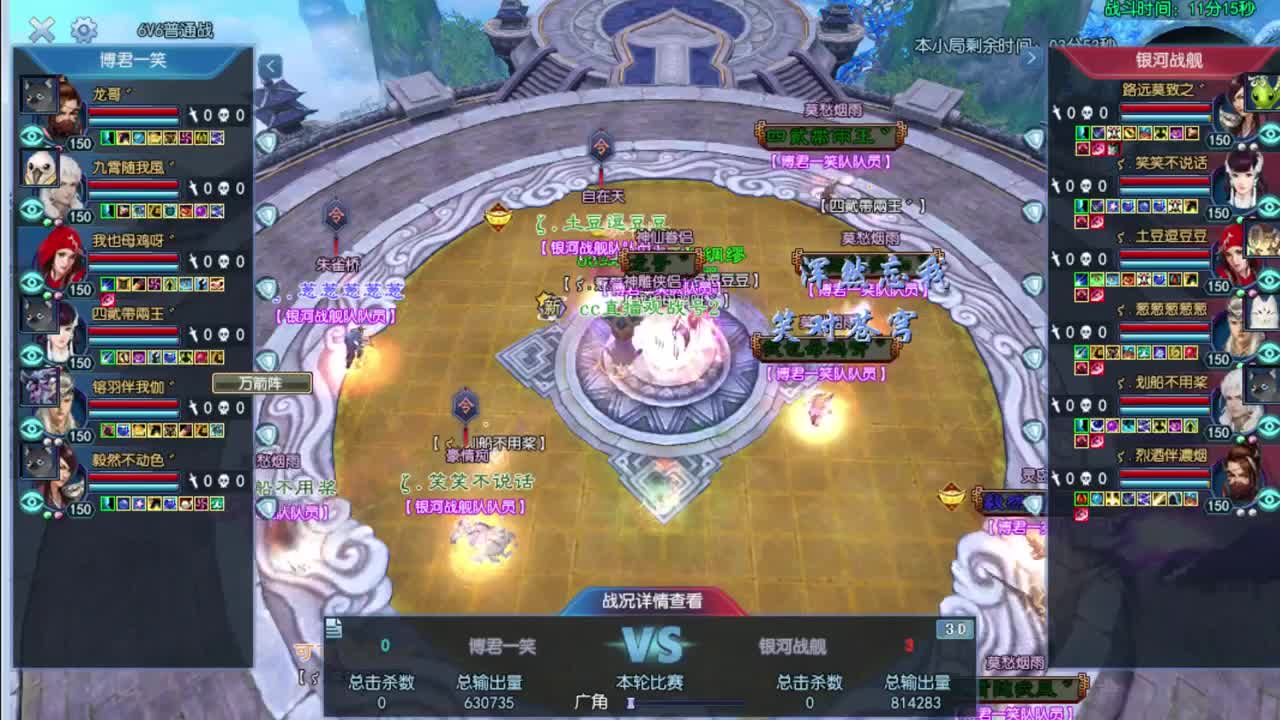This screenshot has width=1280, height=720.
Task: Toggle the eye icon beside 龙哥
Action: pos(30,135)
